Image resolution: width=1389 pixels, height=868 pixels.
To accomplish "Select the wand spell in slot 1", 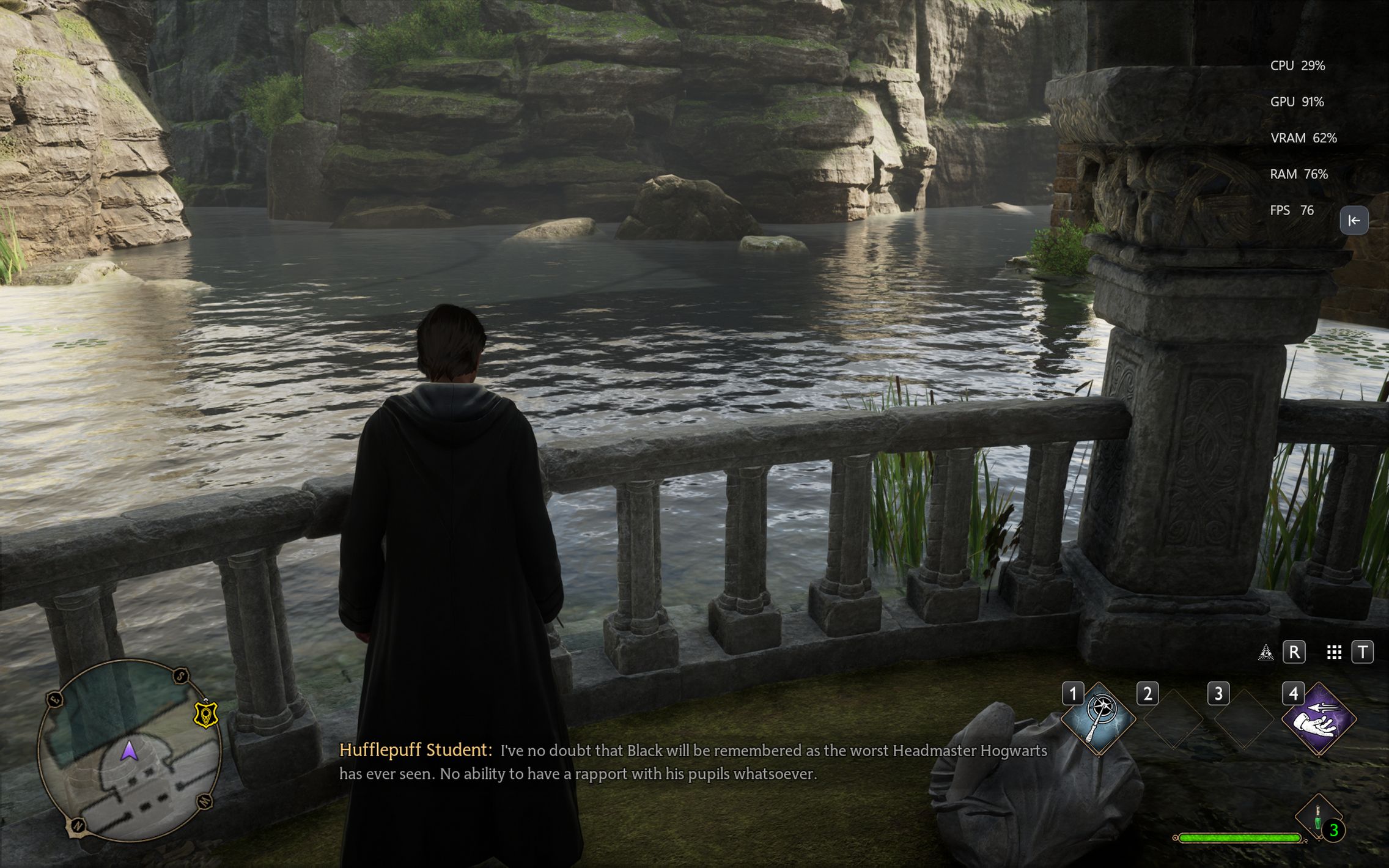I will [1098, 718].
